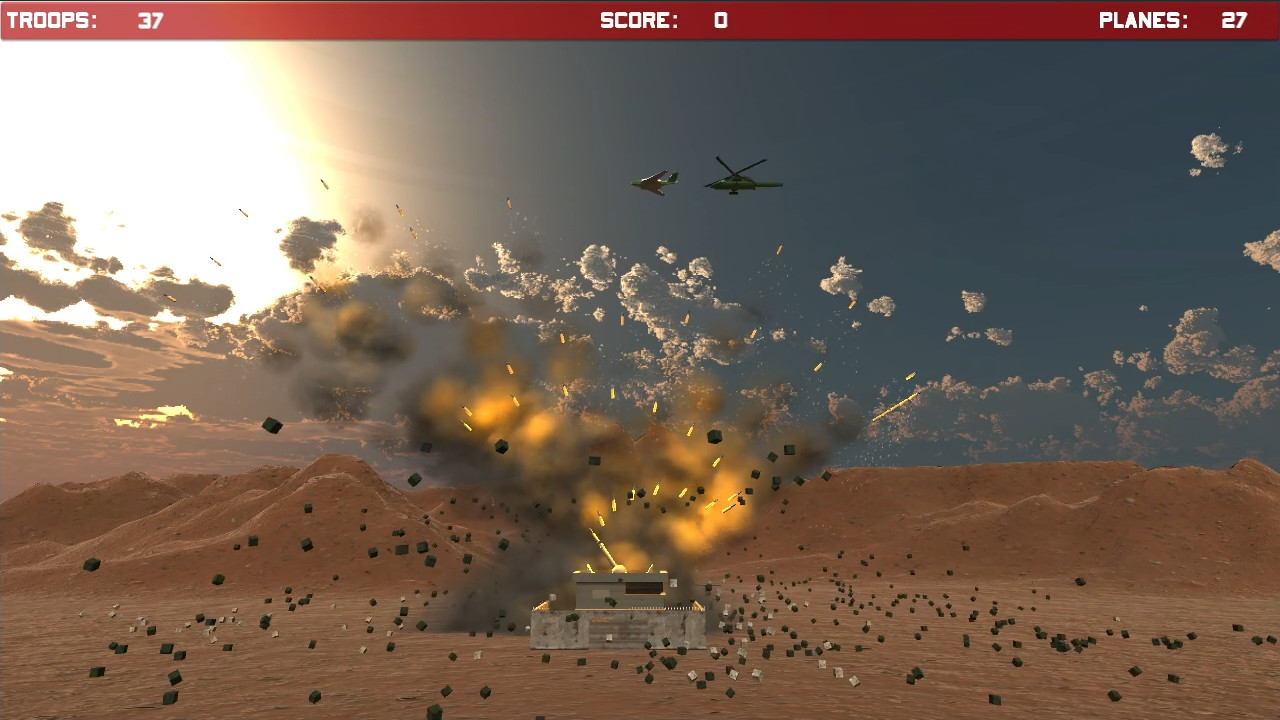Click the landing gear under the helicopter
This screenshot has height=720, width=1280.
[x=734, y=193]
